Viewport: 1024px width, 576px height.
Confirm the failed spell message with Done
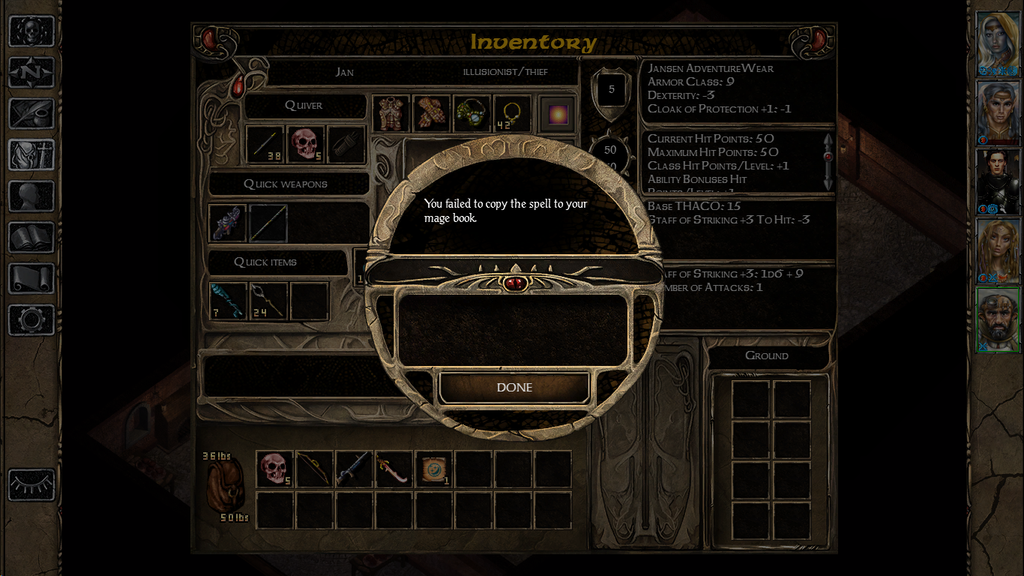click(x=514, y=387)
